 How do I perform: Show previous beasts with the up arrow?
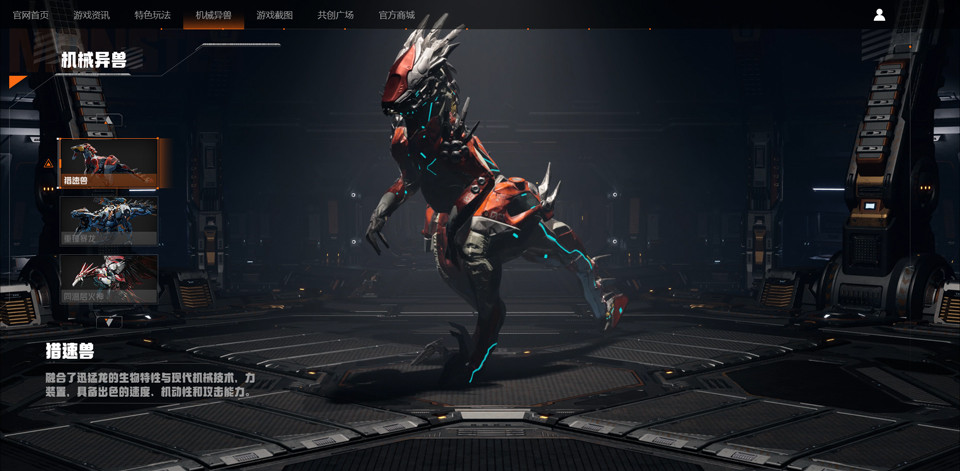[x=109, y=121]
